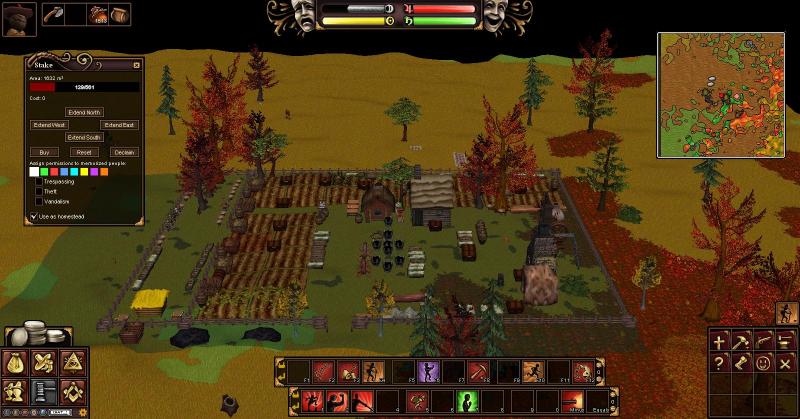Uncheck Use as homestead

coord(31,216)
